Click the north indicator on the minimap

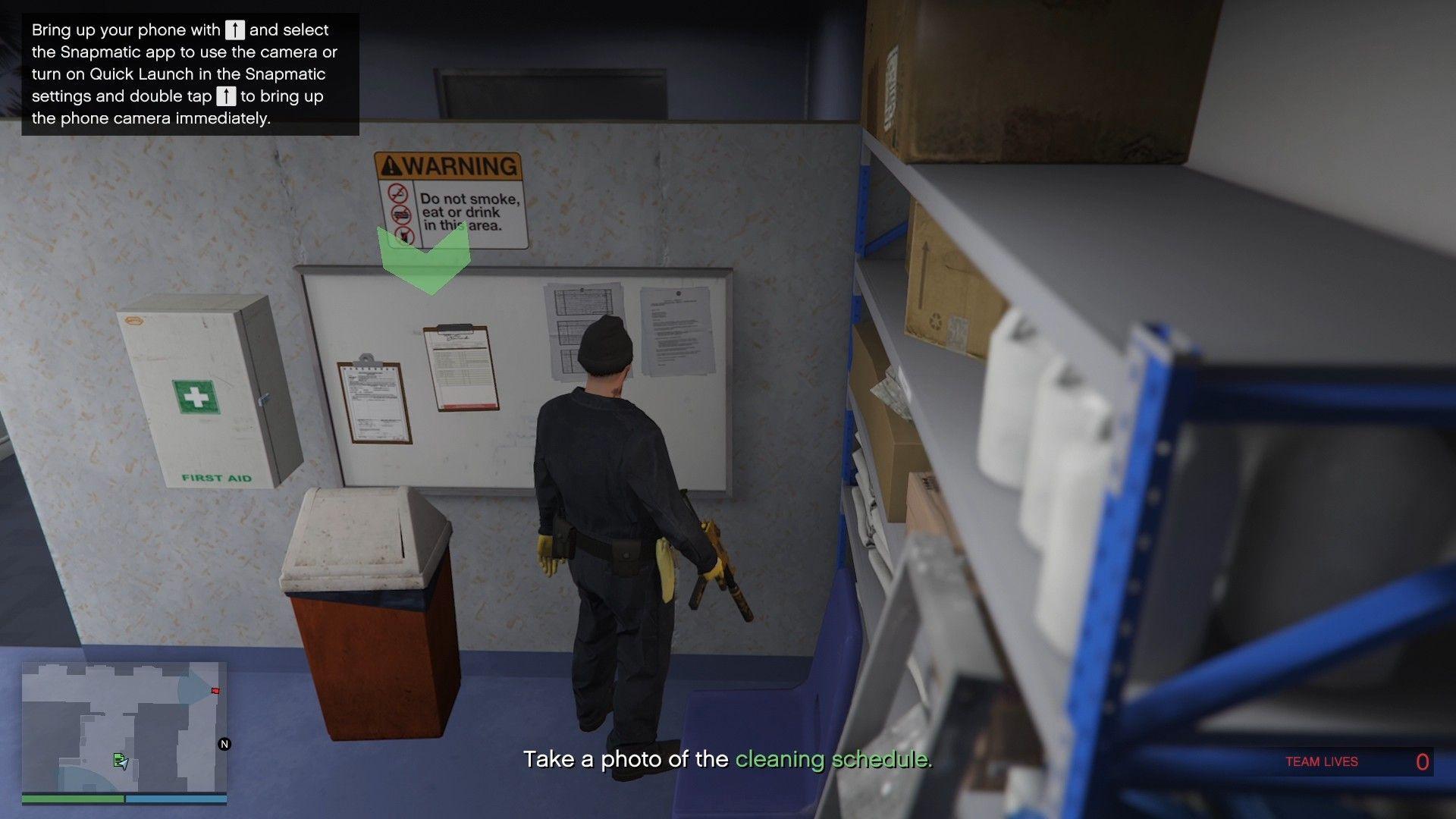224,744
